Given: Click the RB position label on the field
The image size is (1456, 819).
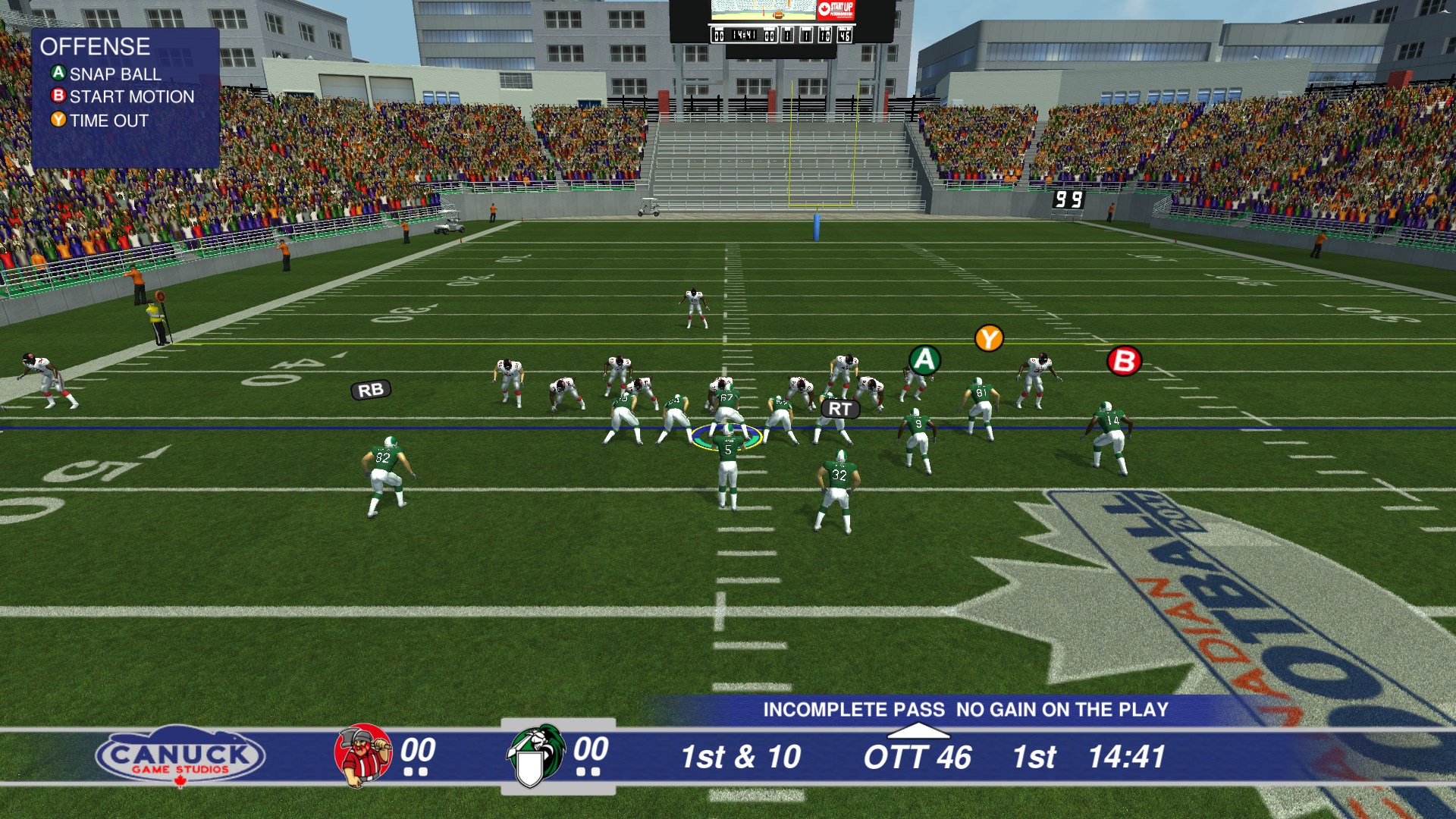Looking at the screenshot, I should (x=371, y=390).
